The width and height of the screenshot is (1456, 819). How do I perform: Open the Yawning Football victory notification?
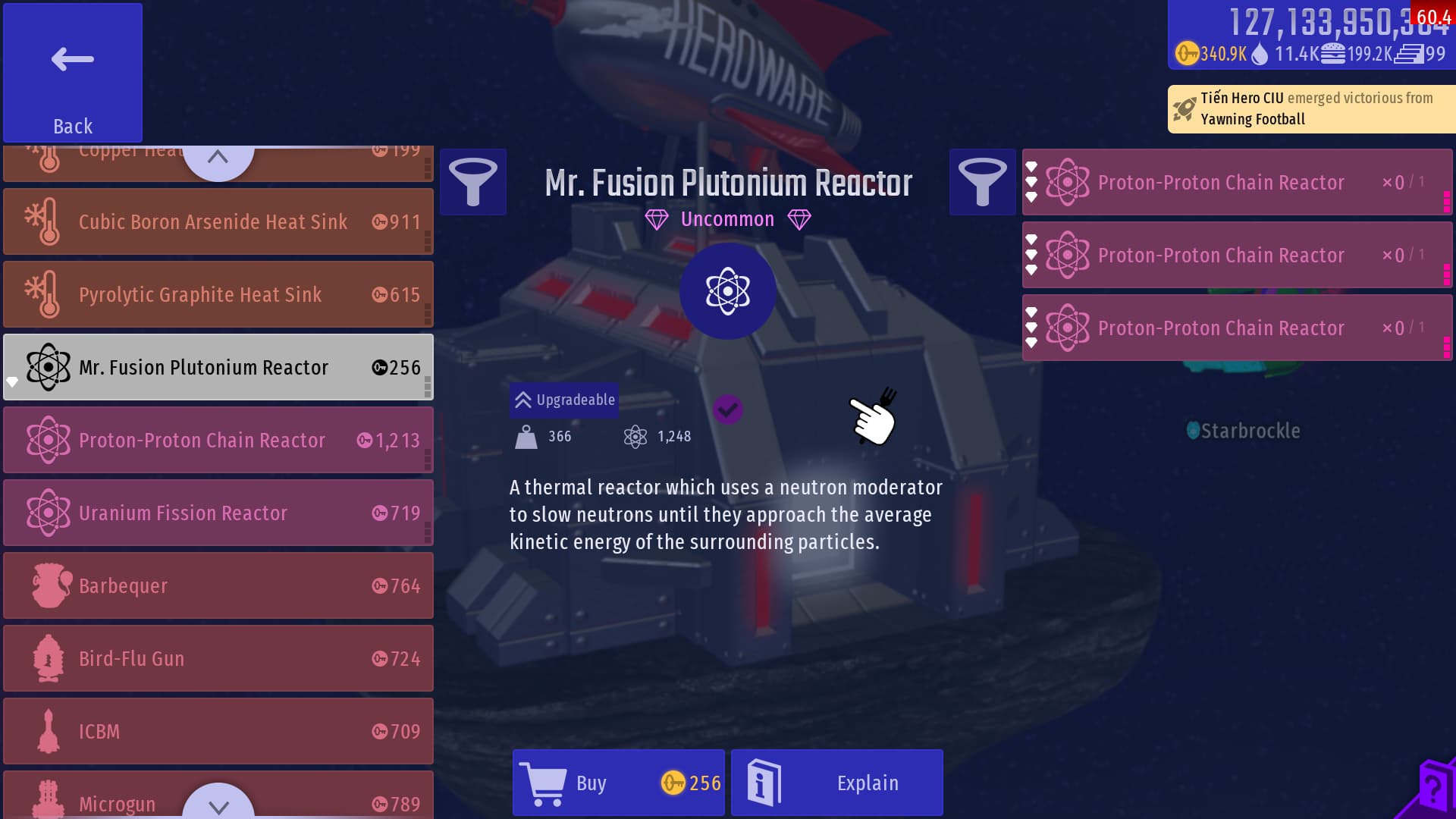click(x=1312, y=108)
